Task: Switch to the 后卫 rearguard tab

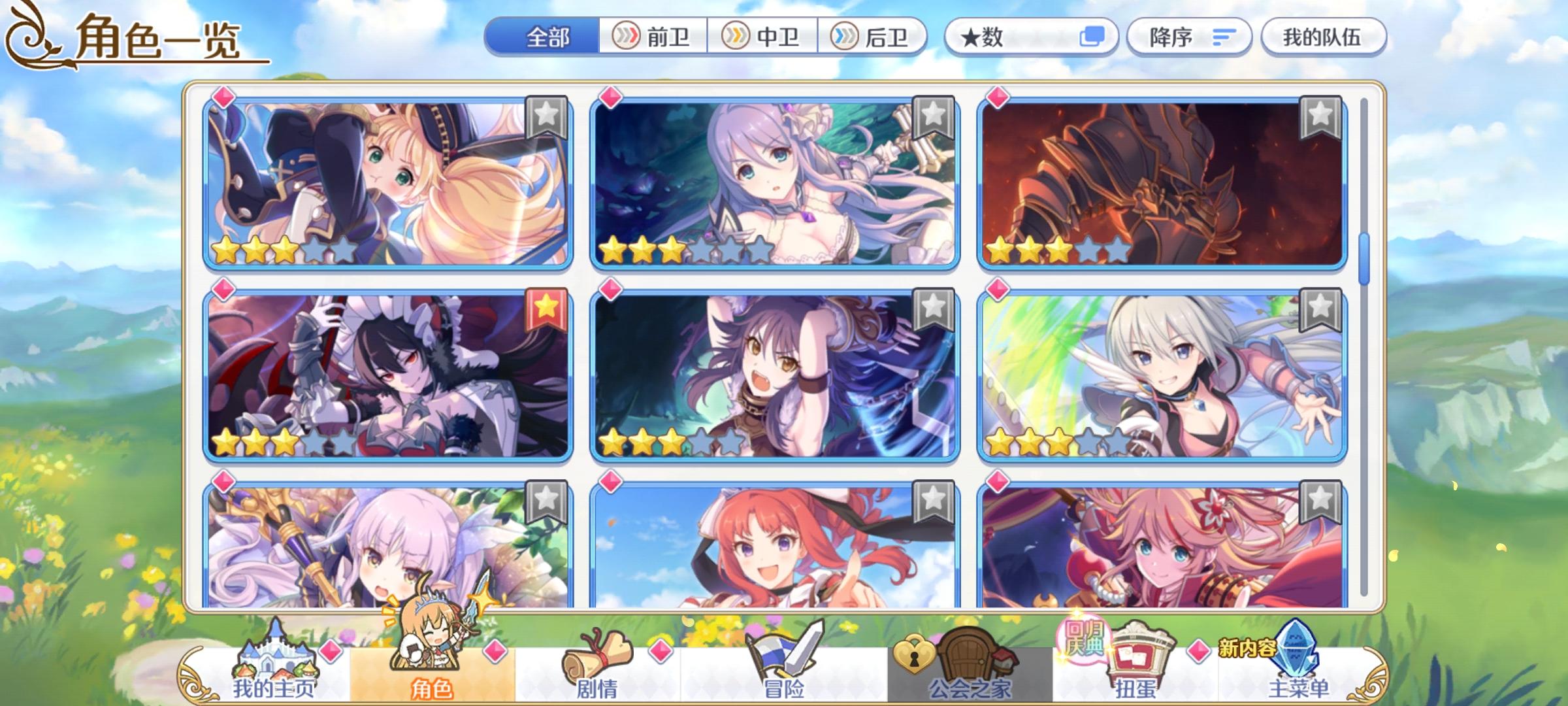Action: click(x=875, y=37)
